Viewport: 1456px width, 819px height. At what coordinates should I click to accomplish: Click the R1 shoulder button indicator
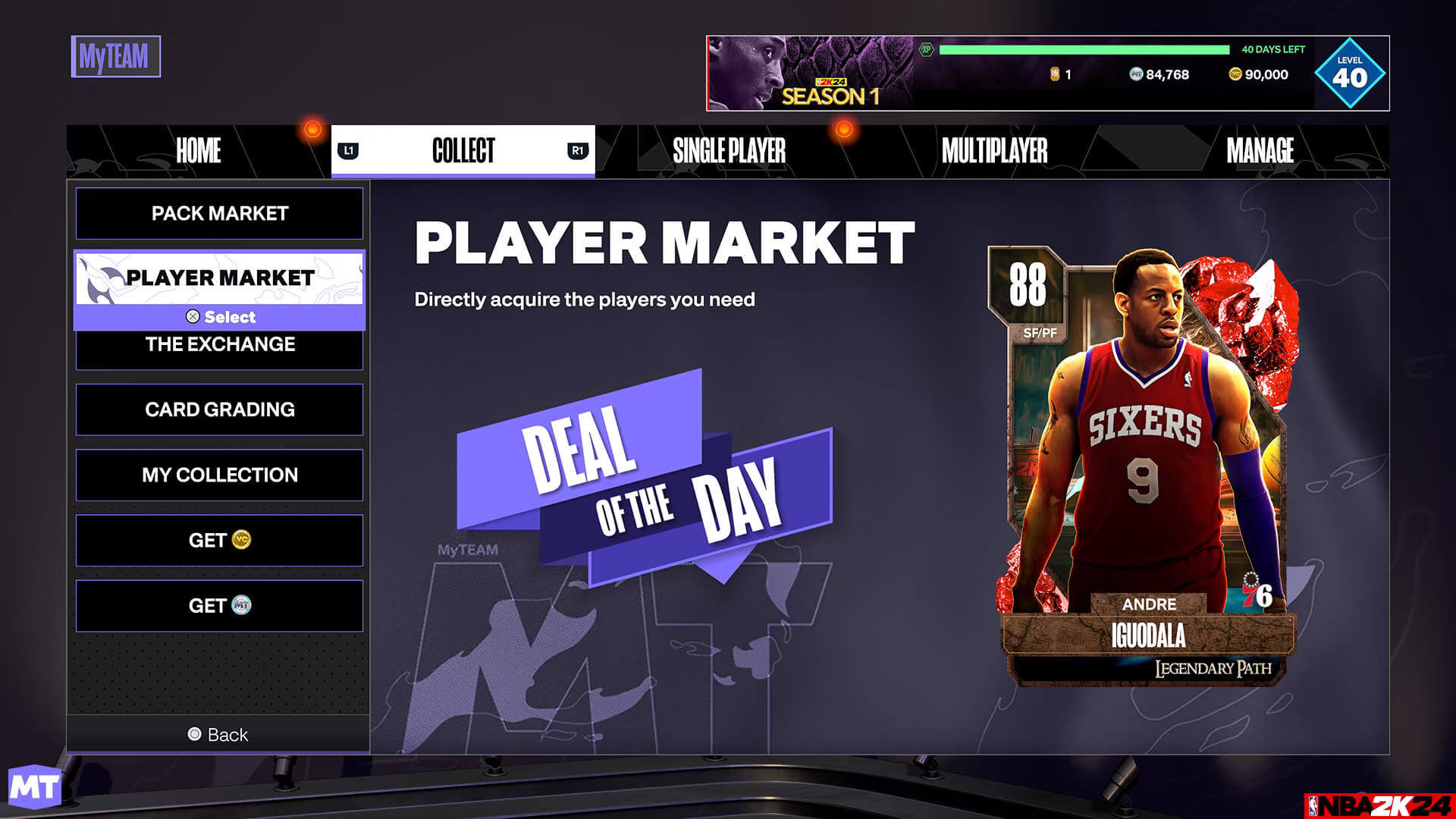pyautogui.click(x=578, y=150)
